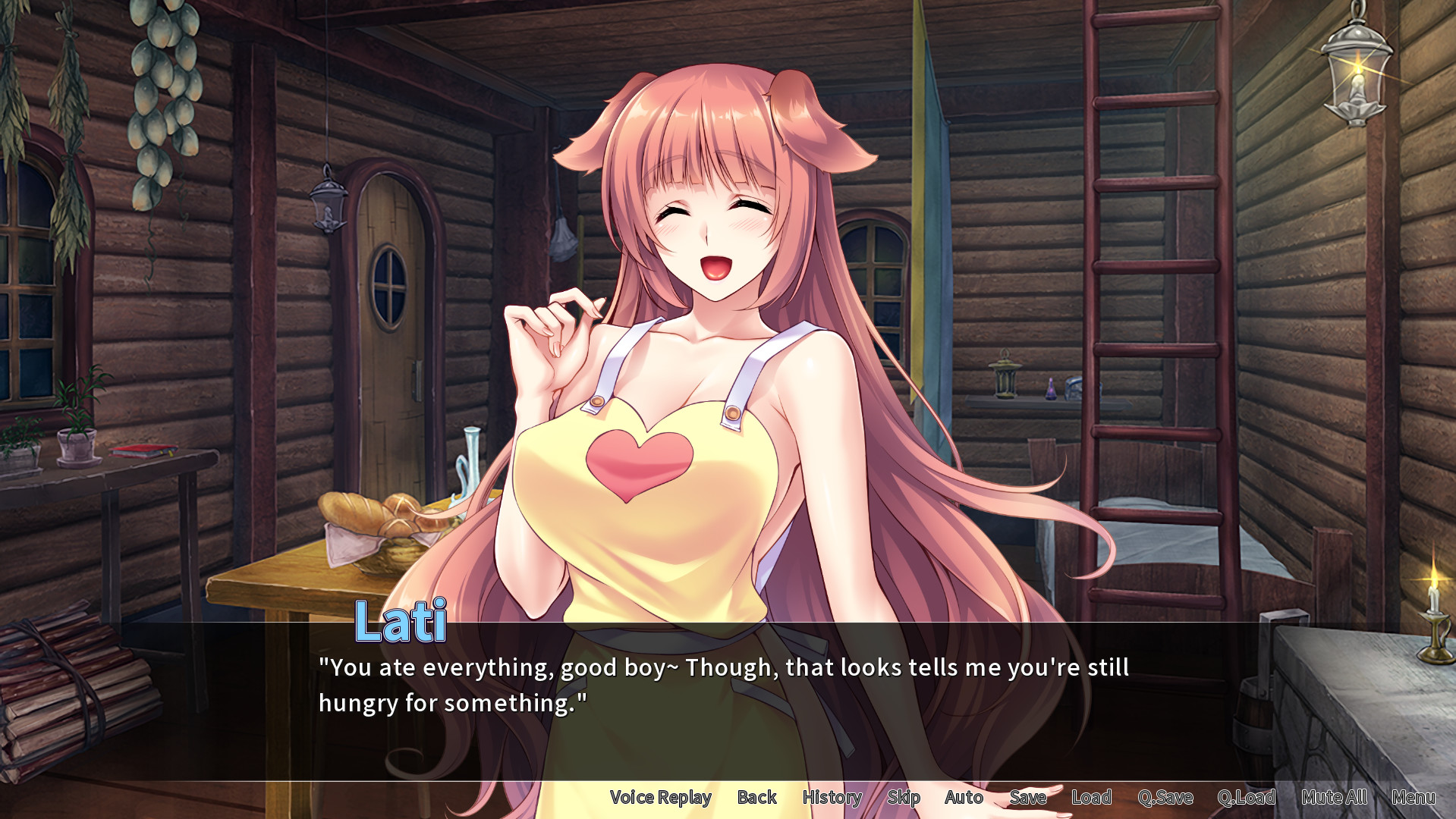Enable Skip mode
The width and height of the screenshot is (1456, 819).
pos(904,797)
